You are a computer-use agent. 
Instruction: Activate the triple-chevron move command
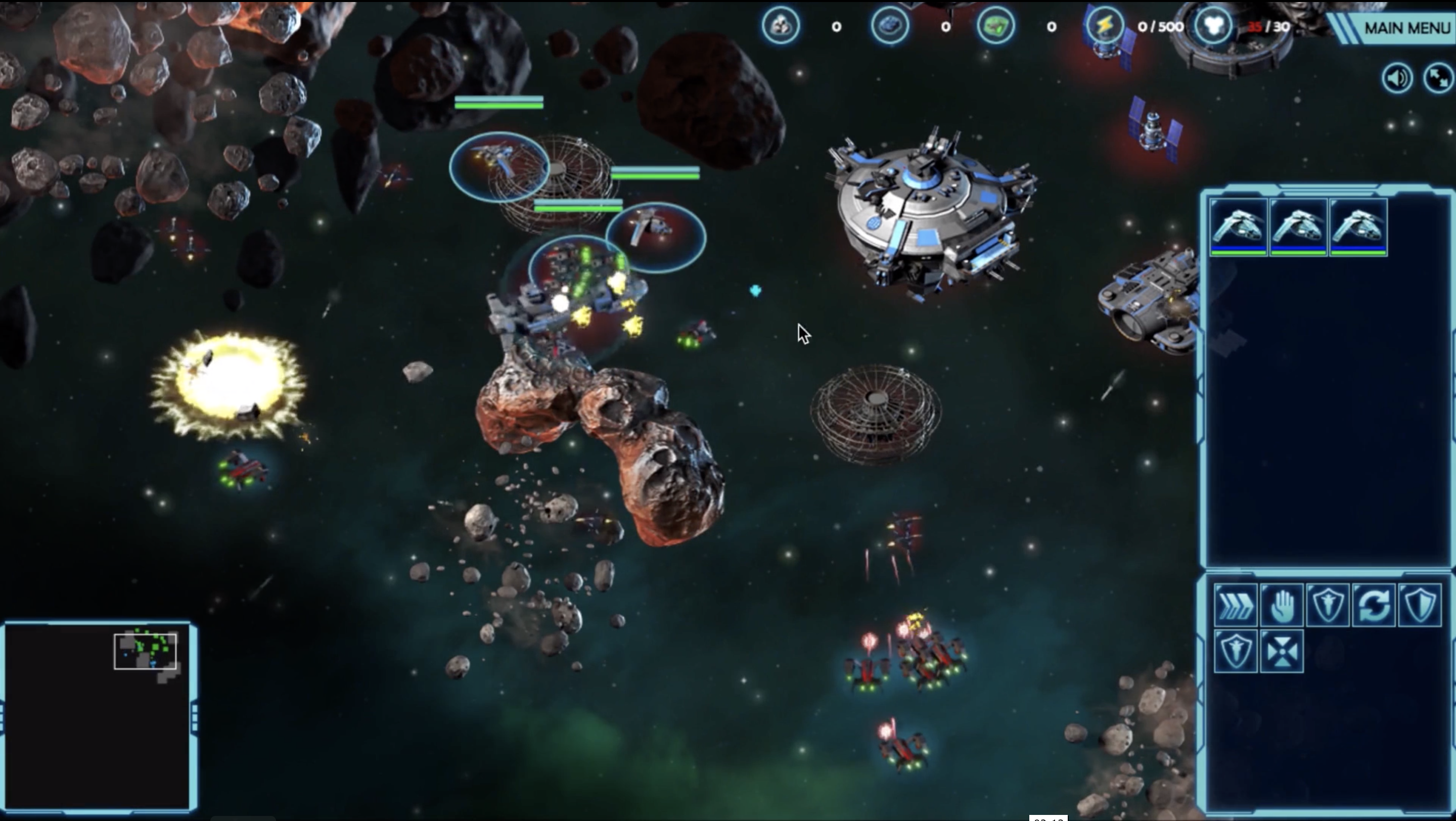click(x=1236, y=605)
